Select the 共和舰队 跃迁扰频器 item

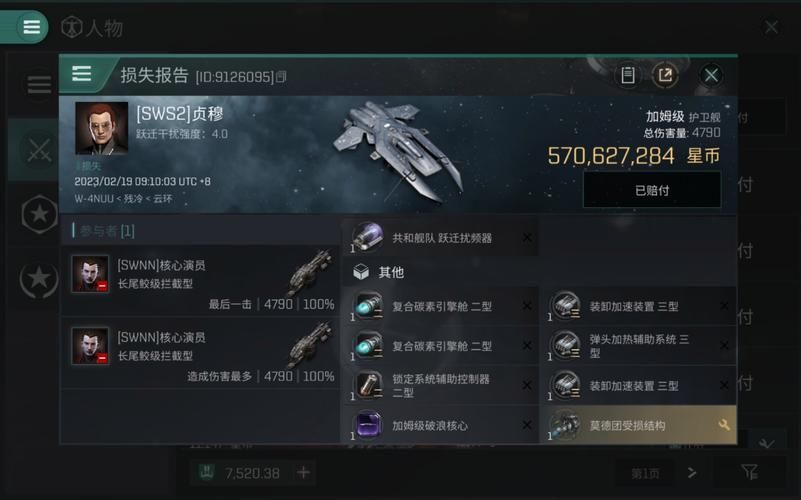coord(440,238)
